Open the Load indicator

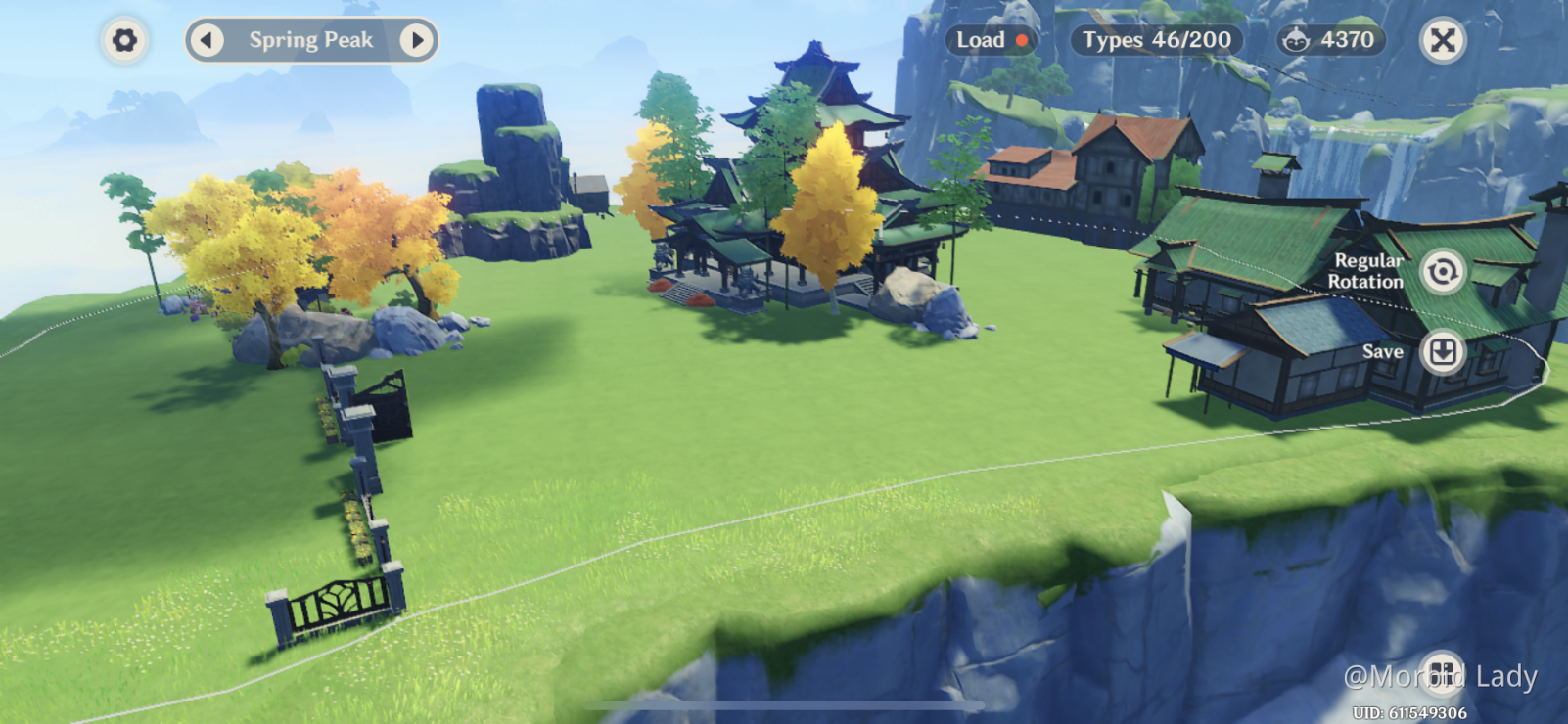(x=991, y=40)
